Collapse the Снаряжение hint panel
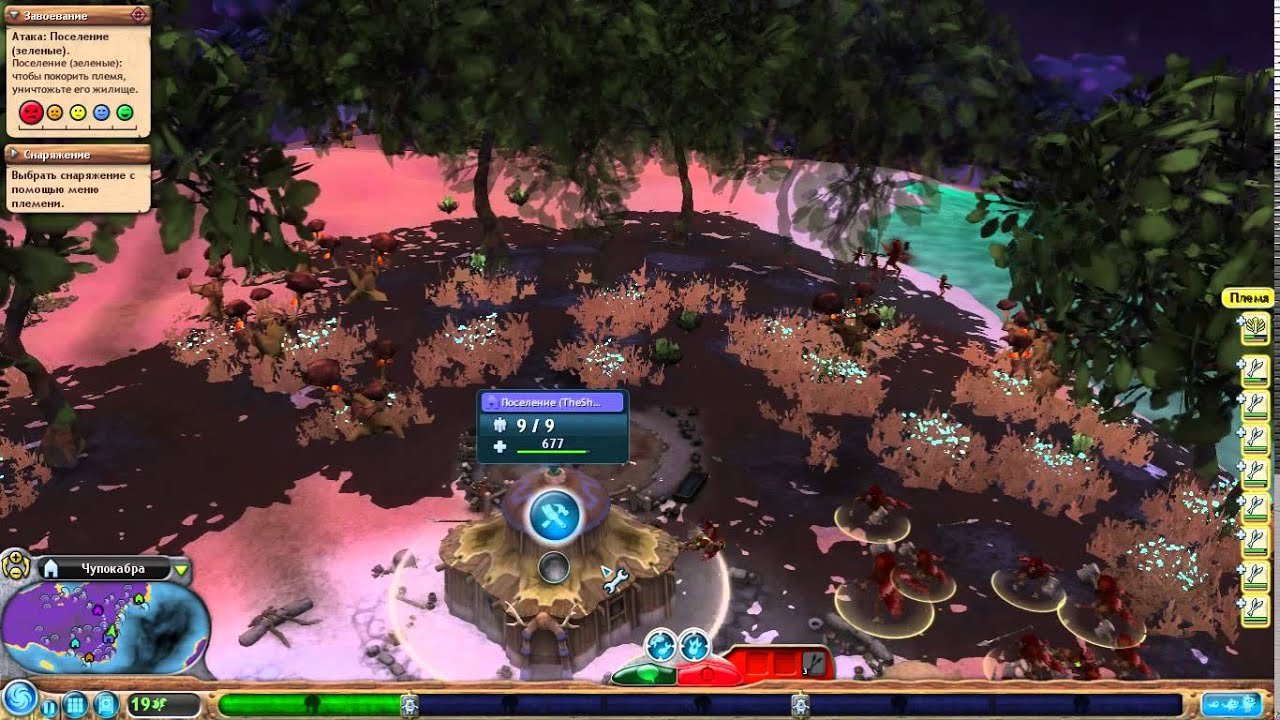Screen dimensions: 1280x720 [13, 155]
